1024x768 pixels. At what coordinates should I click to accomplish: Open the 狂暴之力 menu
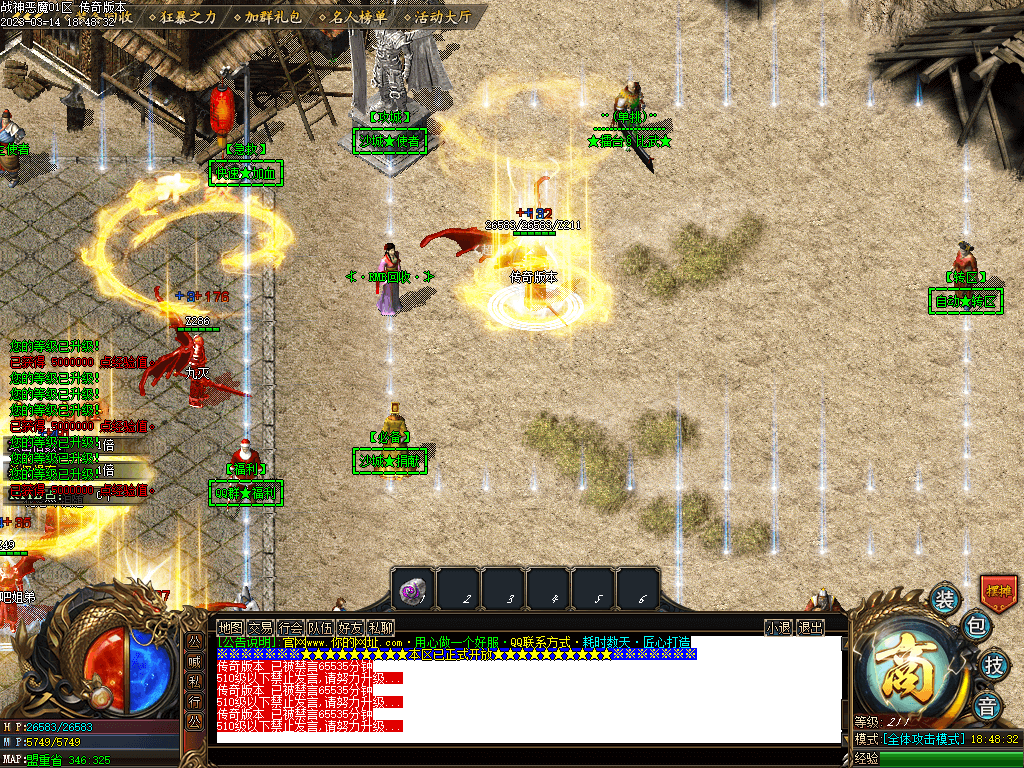(x=187, y=17)
